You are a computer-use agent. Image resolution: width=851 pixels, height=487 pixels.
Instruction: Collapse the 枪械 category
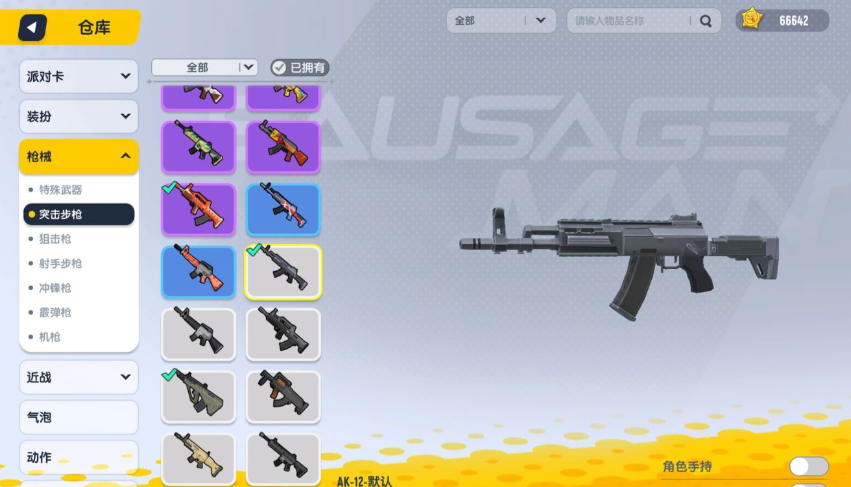point(78,156)
